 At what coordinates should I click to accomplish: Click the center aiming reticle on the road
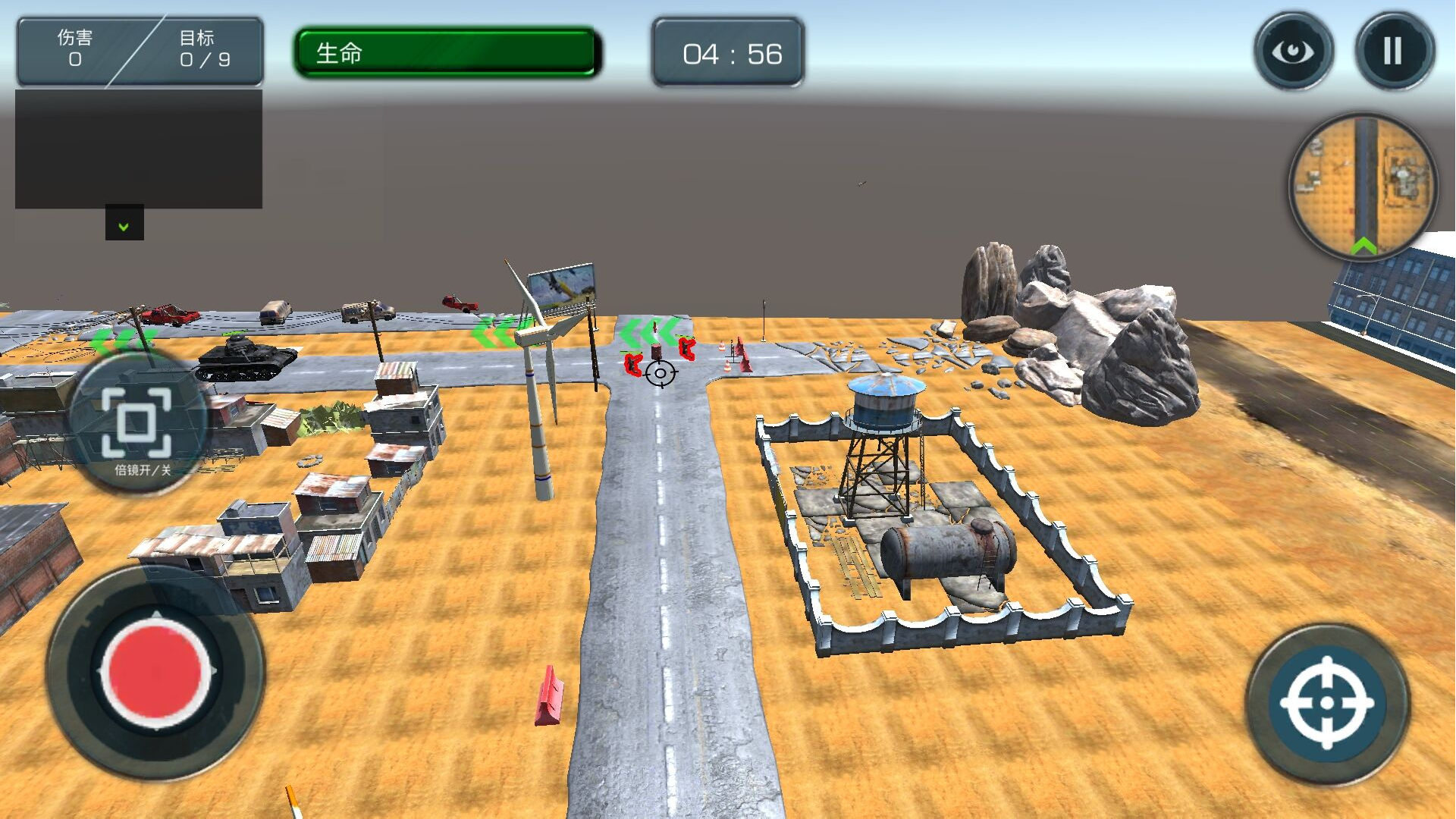tap(659, 374)
